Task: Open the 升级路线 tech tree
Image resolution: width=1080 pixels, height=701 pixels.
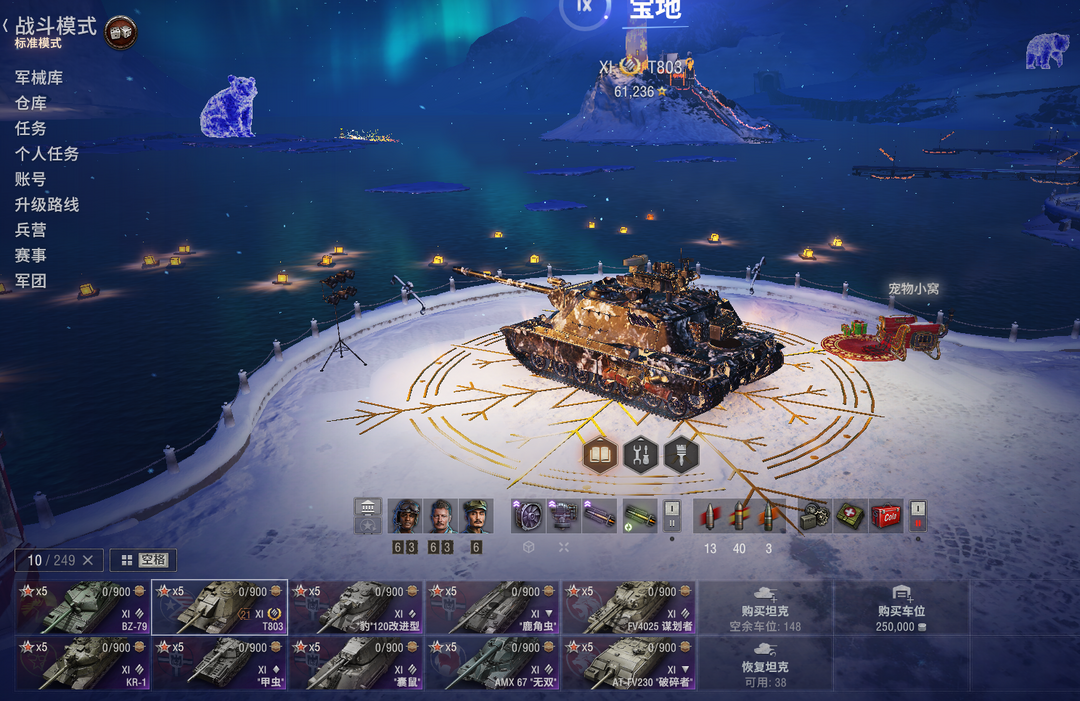Action: coord(47,205)
